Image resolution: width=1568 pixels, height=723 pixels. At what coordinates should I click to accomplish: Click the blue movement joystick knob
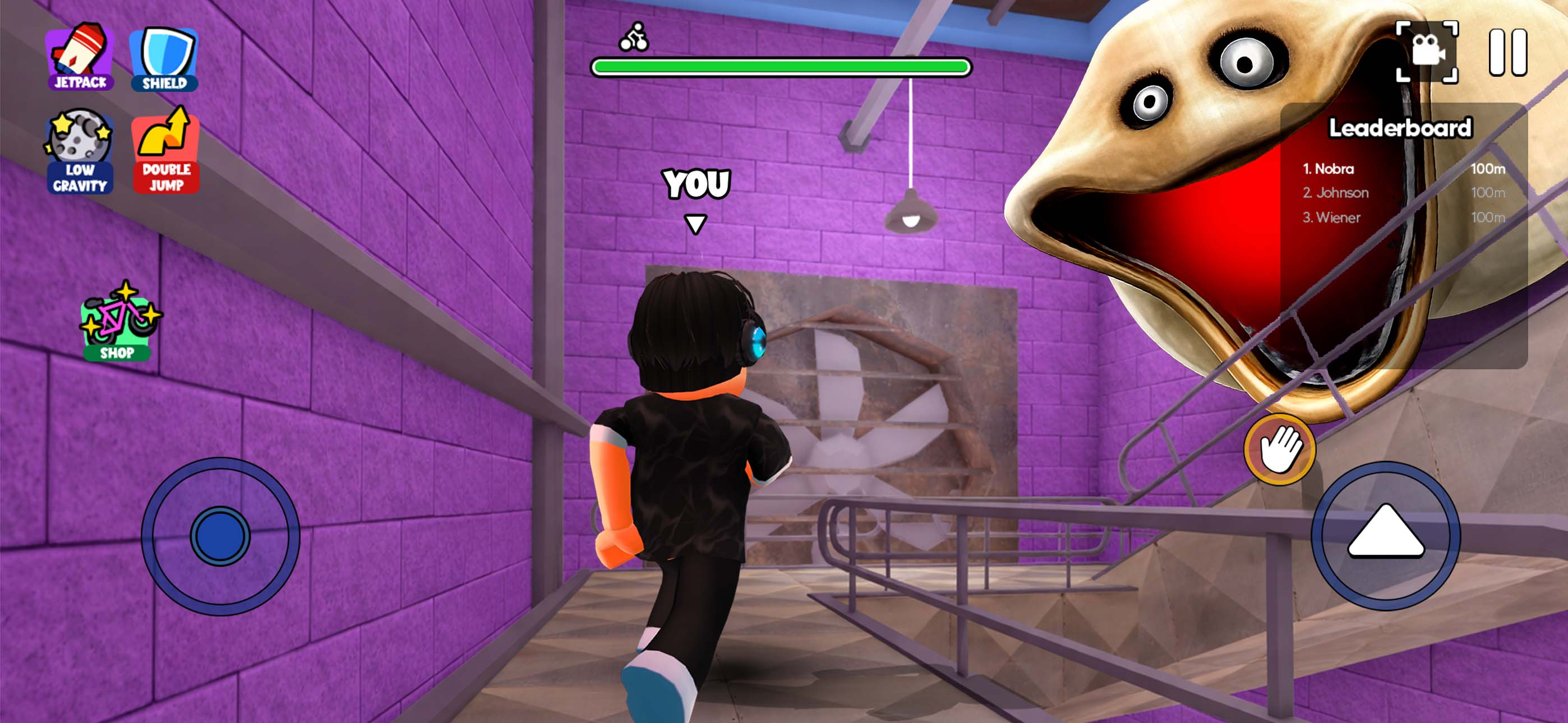[x=220, y=536]
